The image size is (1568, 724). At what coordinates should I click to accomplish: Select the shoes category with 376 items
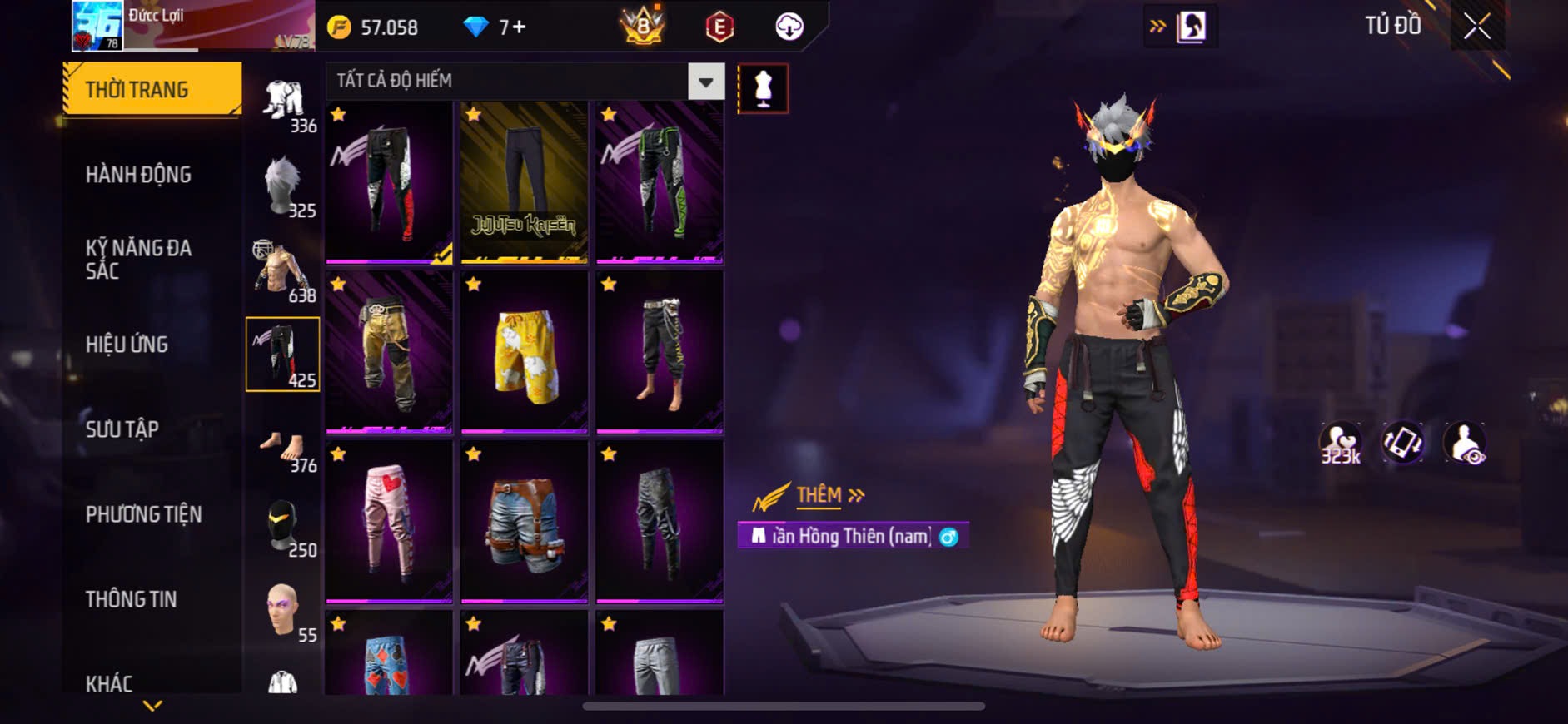(283, 448)
